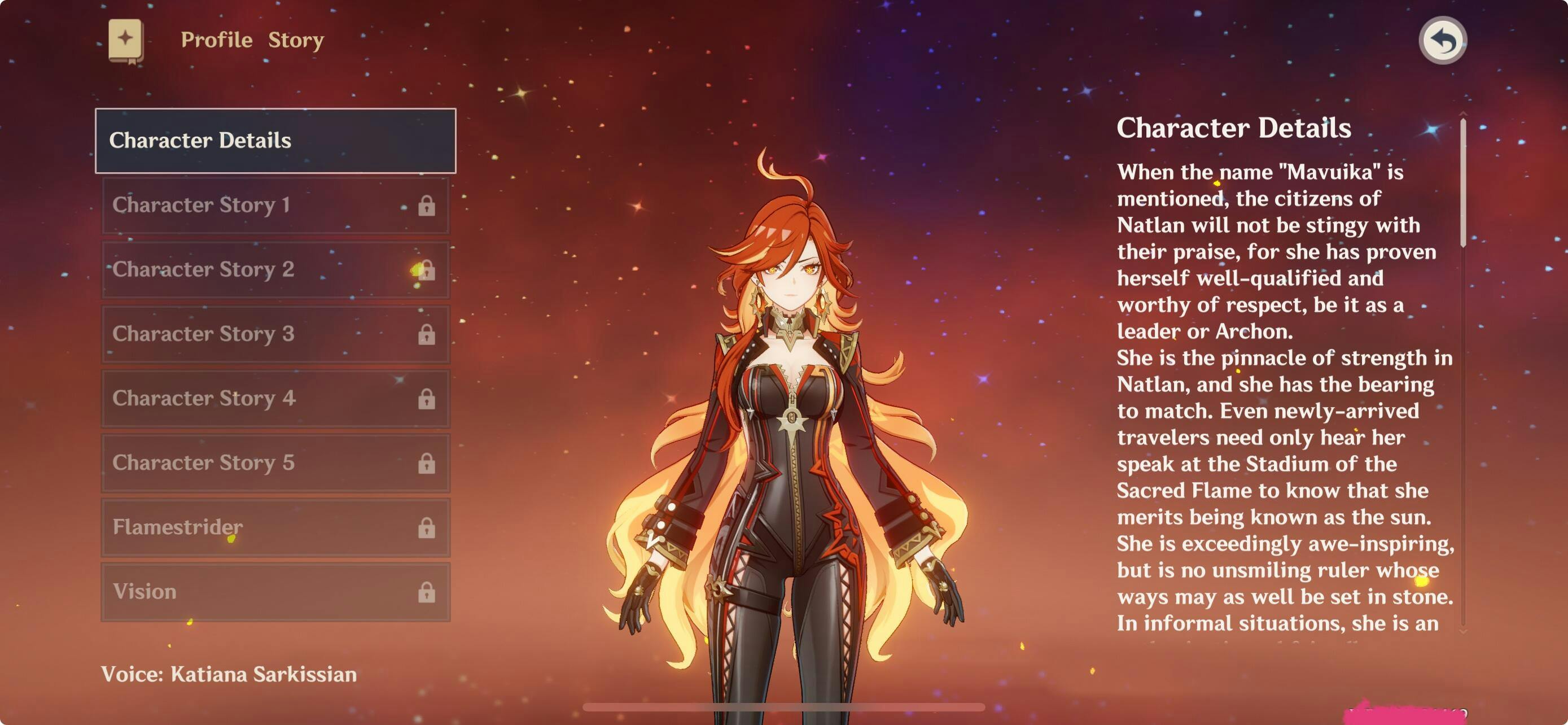Open the locked Character Story 1
Screen dimensions: 1568x725
(x=275, y=205)
